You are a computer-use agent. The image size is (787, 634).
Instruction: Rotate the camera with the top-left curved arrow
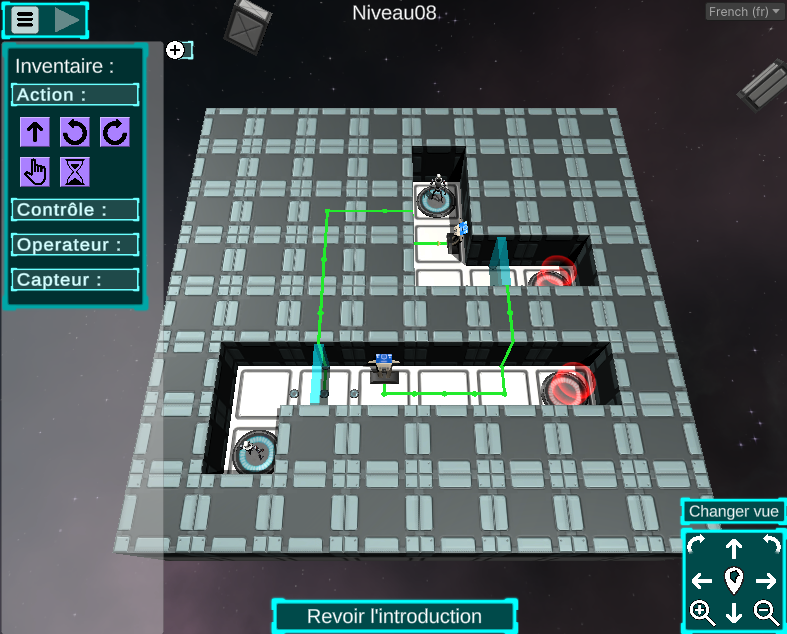tap(697, 545)
